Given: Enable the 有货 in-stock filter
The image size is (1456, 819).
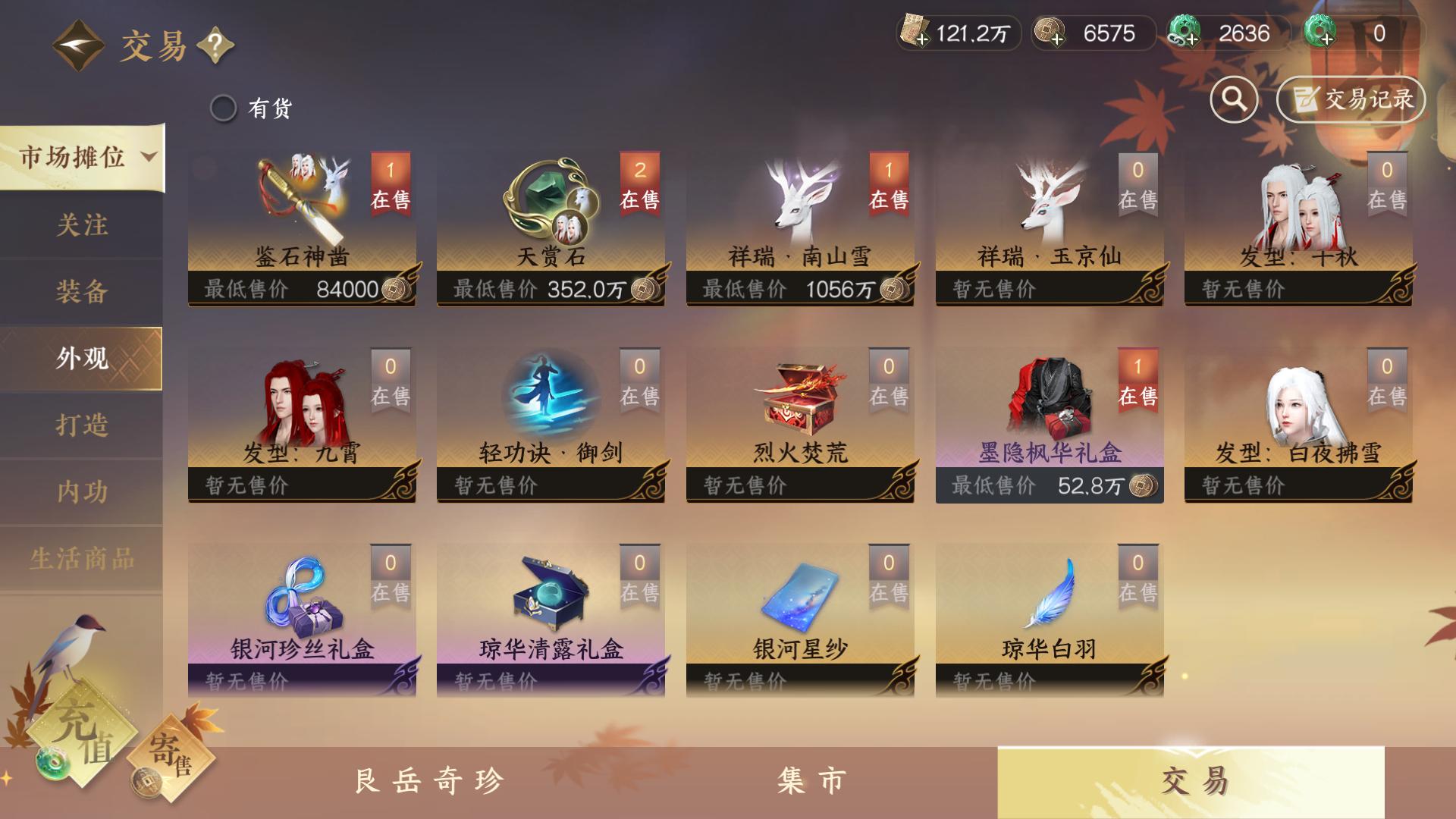Looking at the screenshot, I should pyautogui.click(x=224, y=108).
